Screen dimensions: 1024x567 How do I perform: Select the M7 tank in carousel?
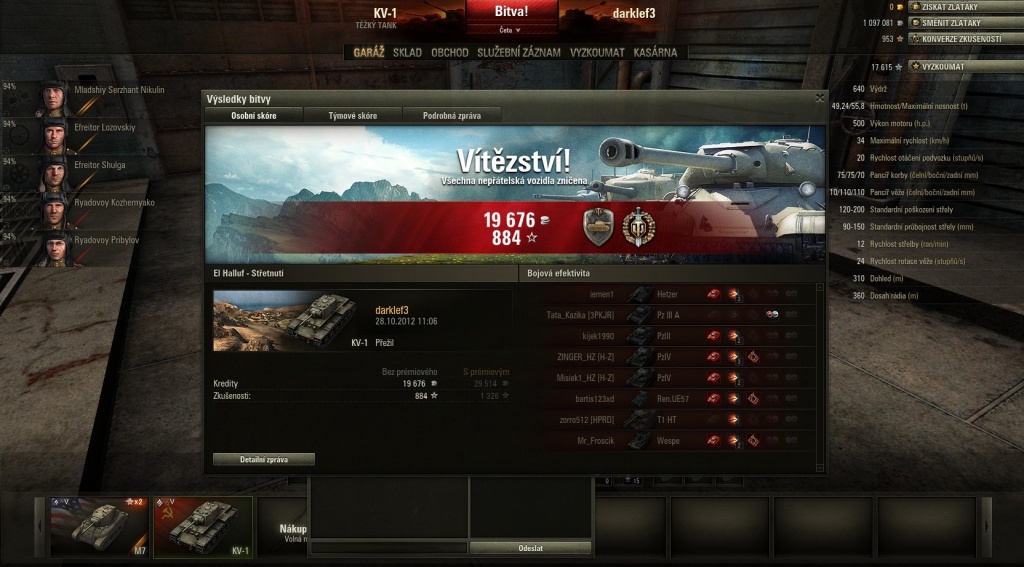pyautogui.click(x=99, y=525)
